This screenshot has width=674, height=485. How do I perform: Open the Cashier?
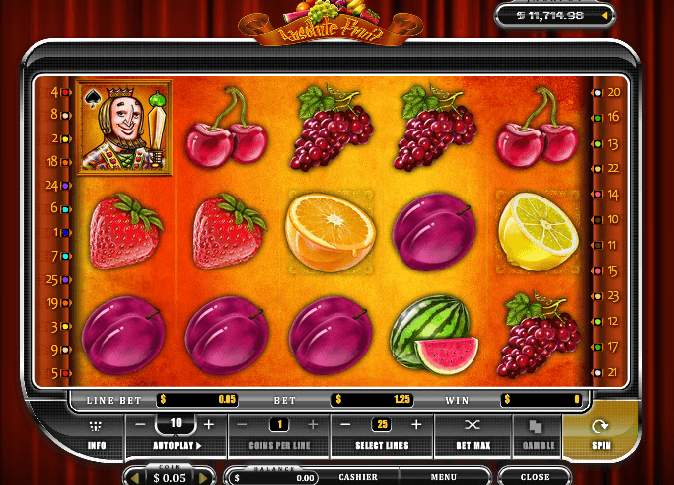[x=357, y=477]
